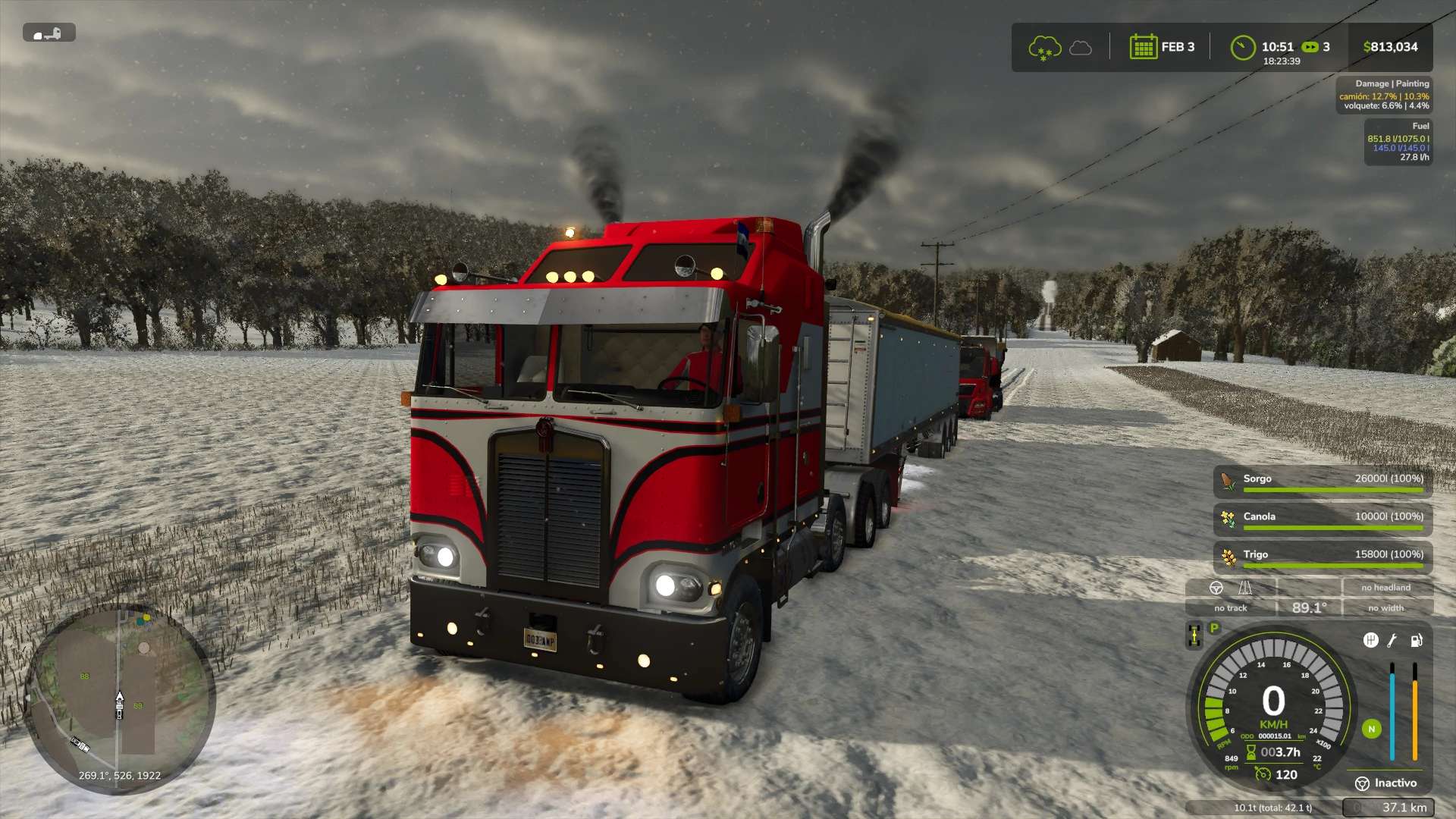The width and height of the screenshot is (1456, 819).
Task: Click the circular minimap
Action: point(119,698)
